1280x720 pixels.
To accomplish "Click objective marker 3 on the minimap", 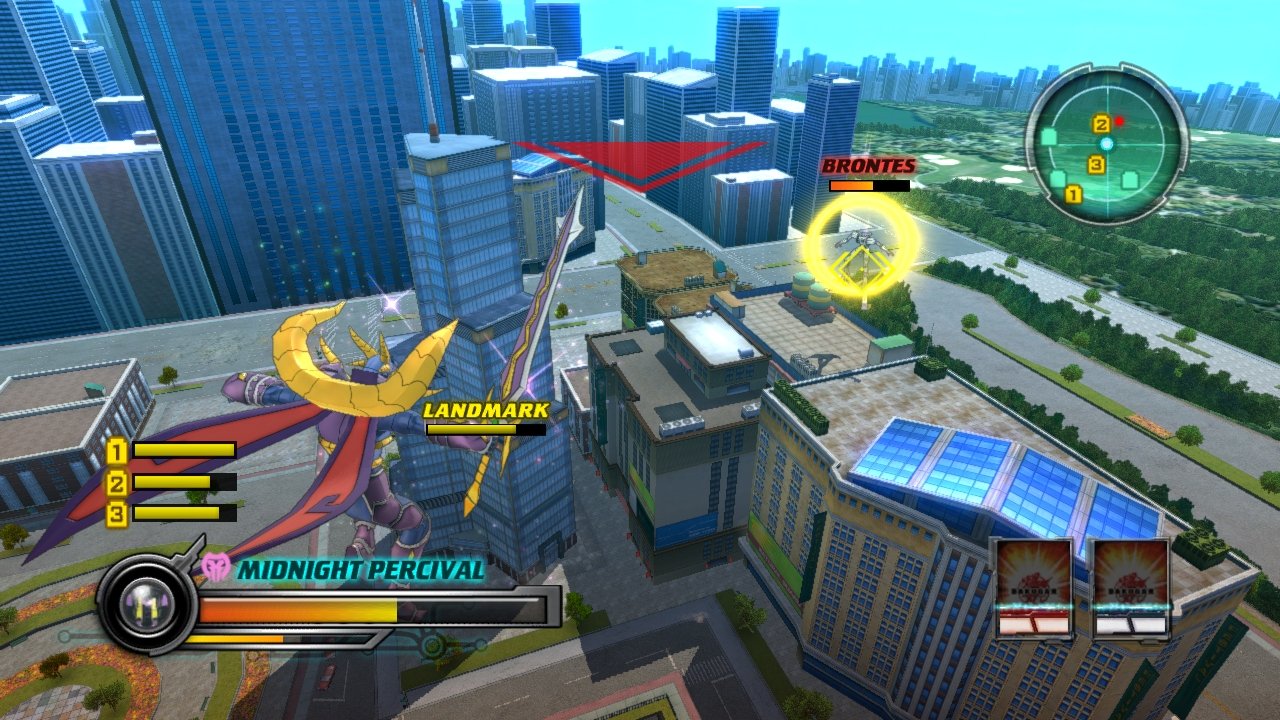I will (1097, 163).
